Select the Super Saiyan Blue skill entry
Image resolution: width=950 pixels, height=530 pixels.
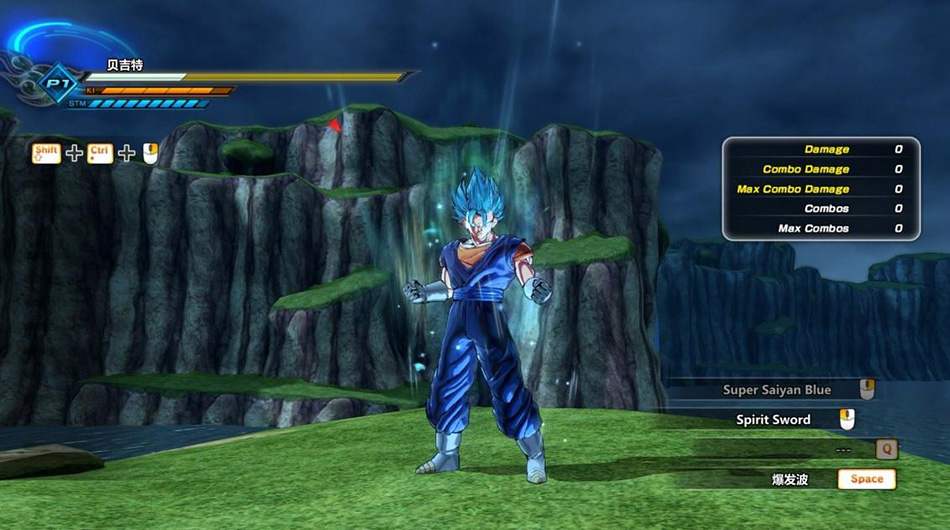point(777,390)
